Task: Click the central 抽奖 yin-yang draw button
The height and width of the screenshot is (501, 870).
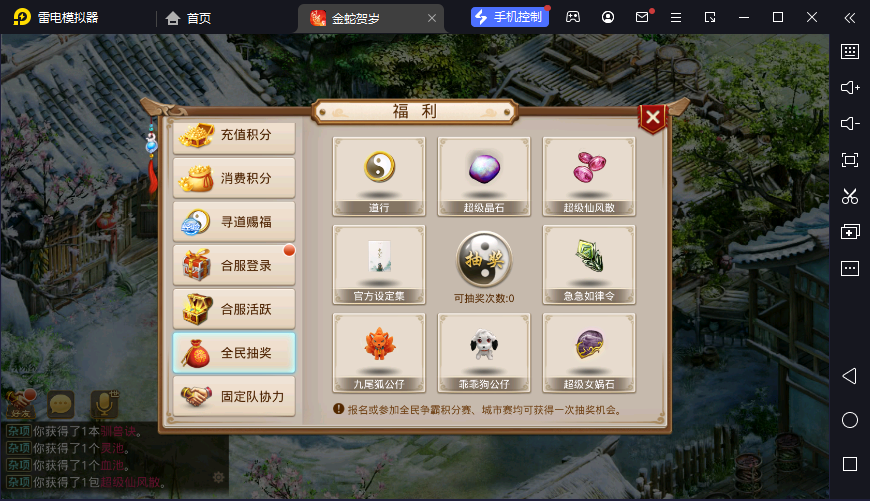Action: (484, 260)
